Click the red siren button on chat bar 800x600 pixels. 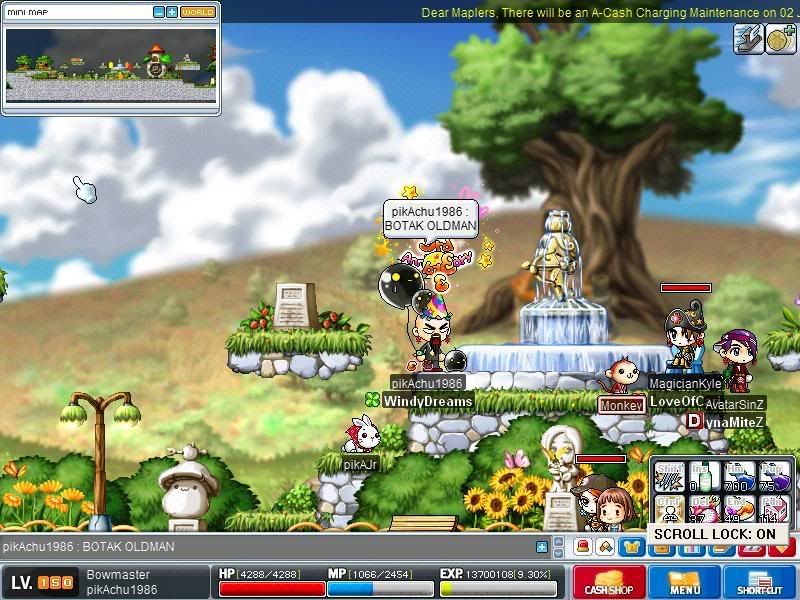coord(582,547)
